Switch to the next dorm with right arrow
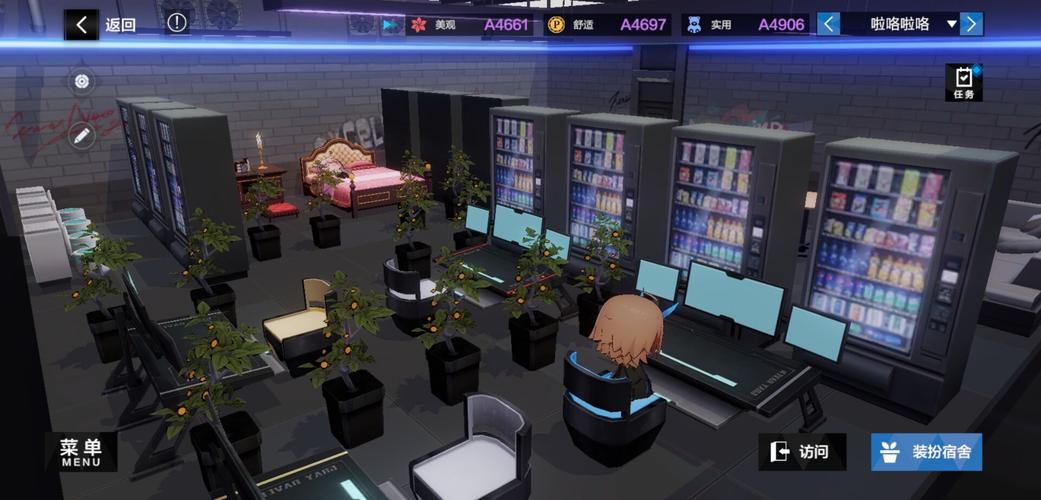The width and height of the screenshot is (1041, 500). coord(971,24)
